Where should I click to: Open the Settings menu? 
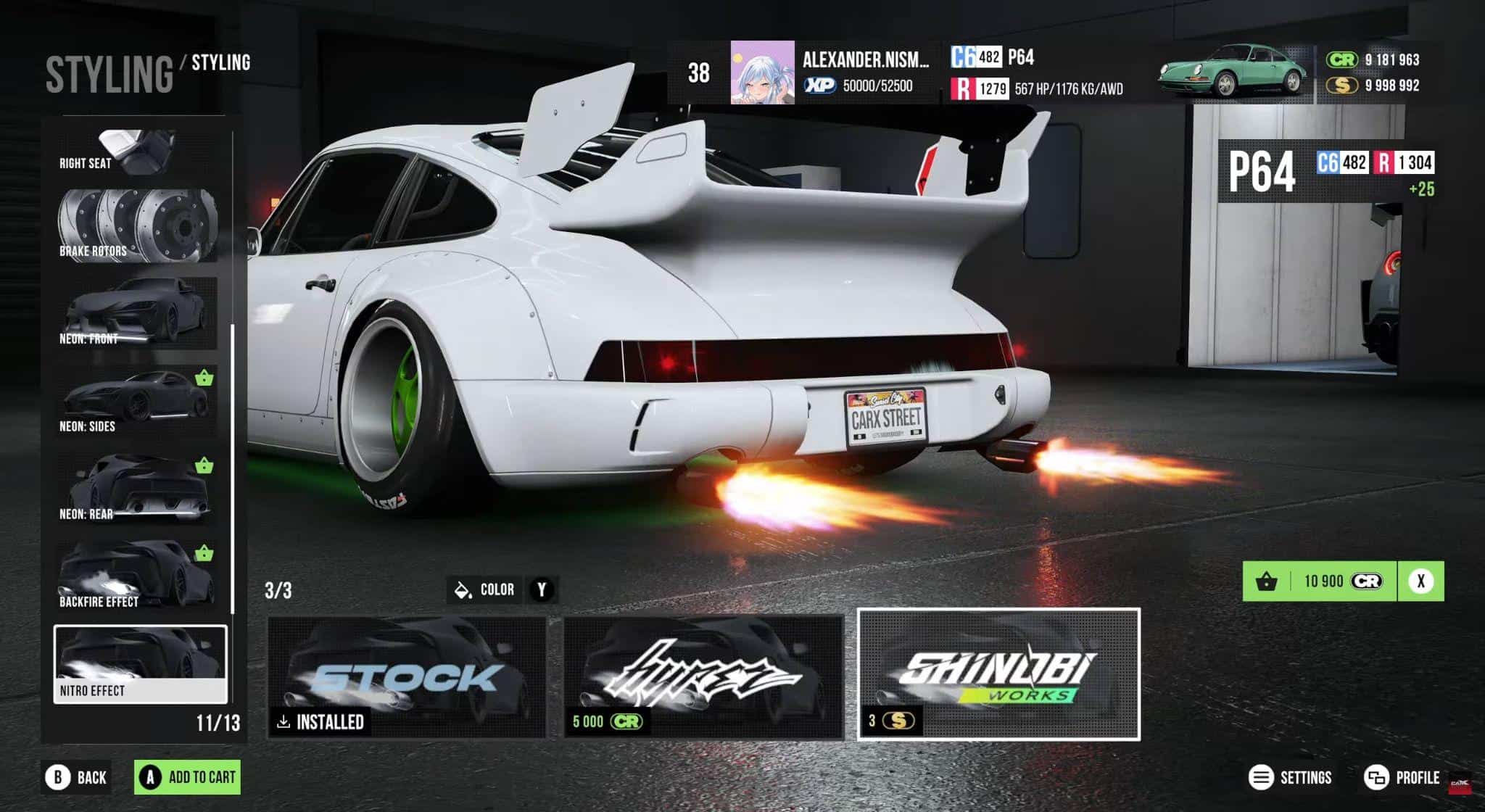(x=1290, y=778)
